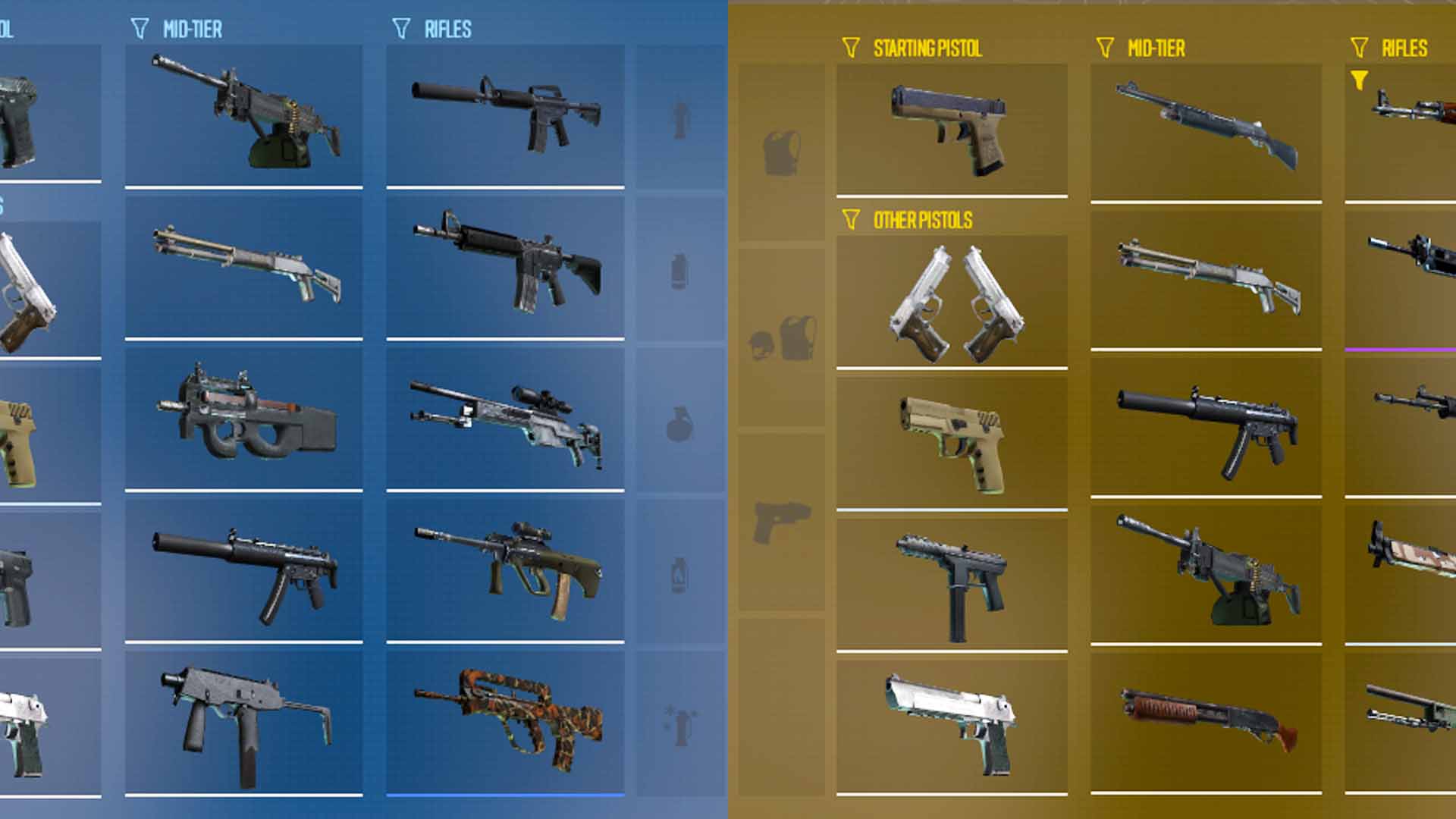The image size is (1456, 819).
Task: Open the blue Mid-Tier filter dropdown
Action: tap(140, 30)
